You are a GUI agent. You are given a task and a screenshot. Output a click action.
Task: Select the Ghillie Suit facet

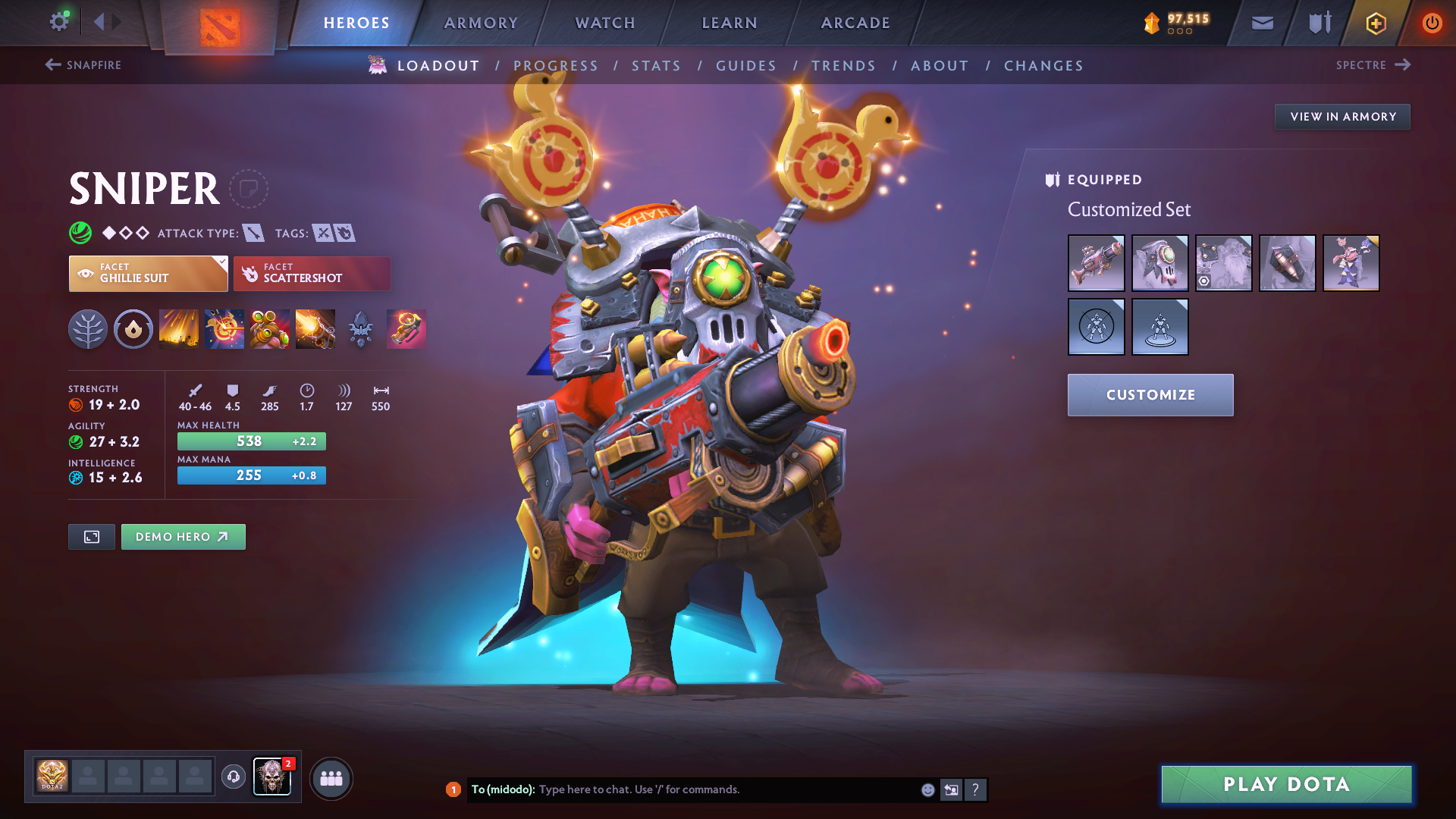click(149, 274)
